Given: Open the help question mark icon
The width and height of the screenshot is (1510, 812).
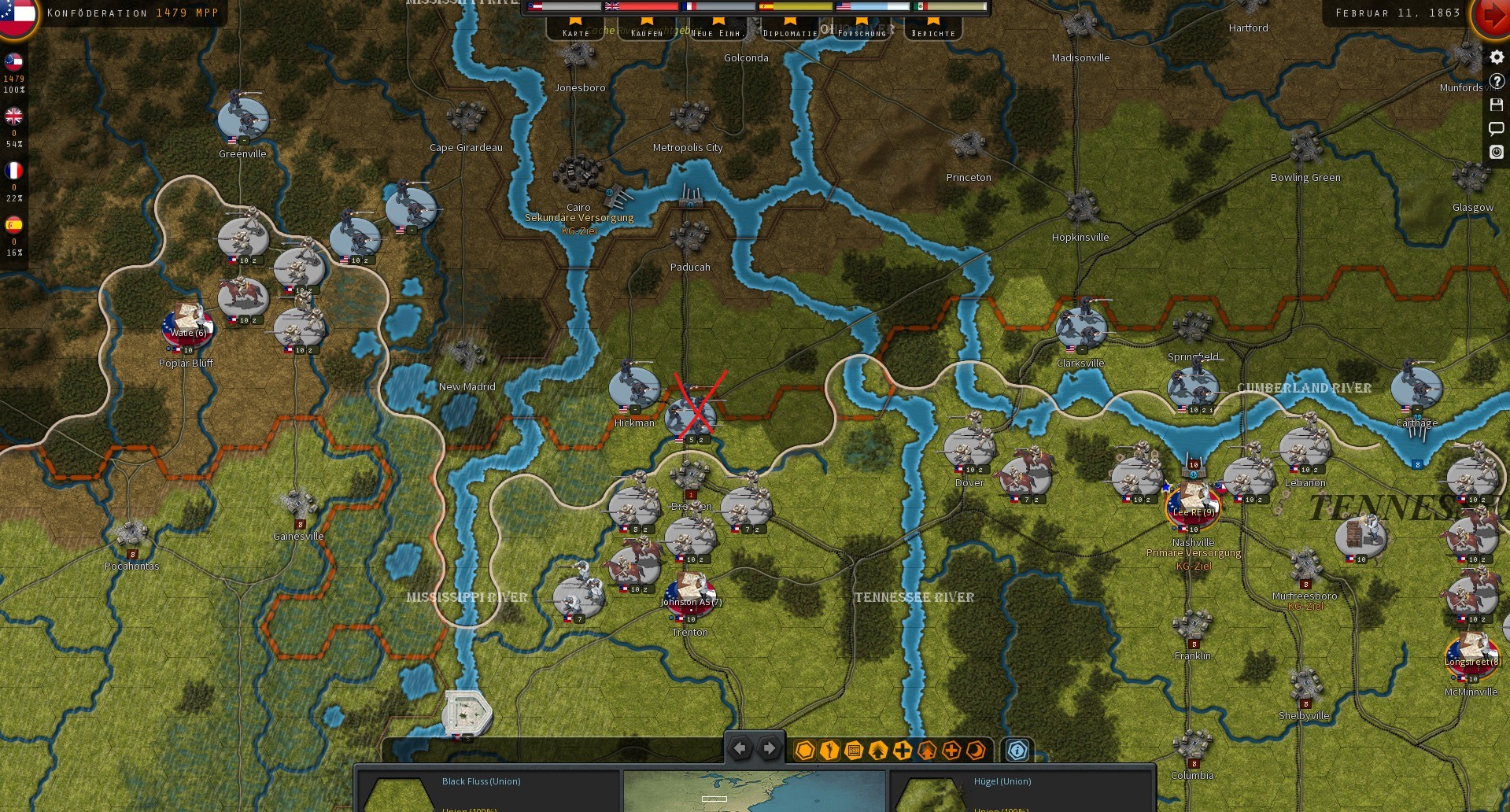Looking at the screenshot, I should click(x=1496, y=80).
